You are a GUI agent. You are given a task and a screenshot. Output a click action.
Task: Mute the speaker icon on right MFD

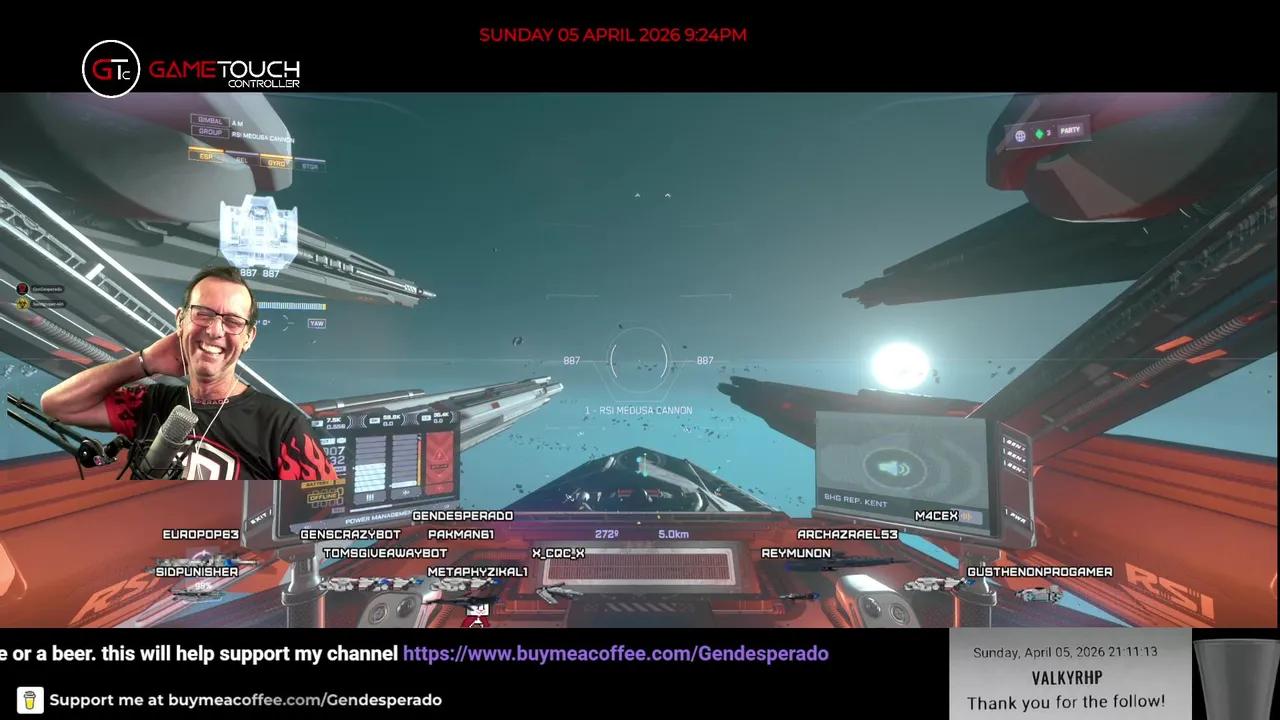[893, 468]
